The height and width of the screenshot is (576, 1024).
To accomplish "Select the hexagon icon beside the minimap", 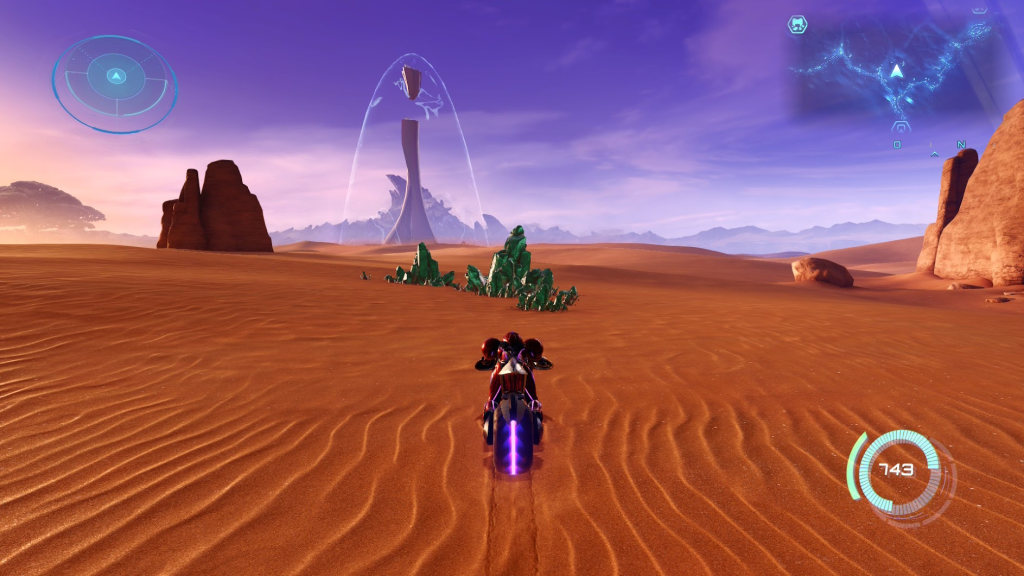I will point(798,24).
